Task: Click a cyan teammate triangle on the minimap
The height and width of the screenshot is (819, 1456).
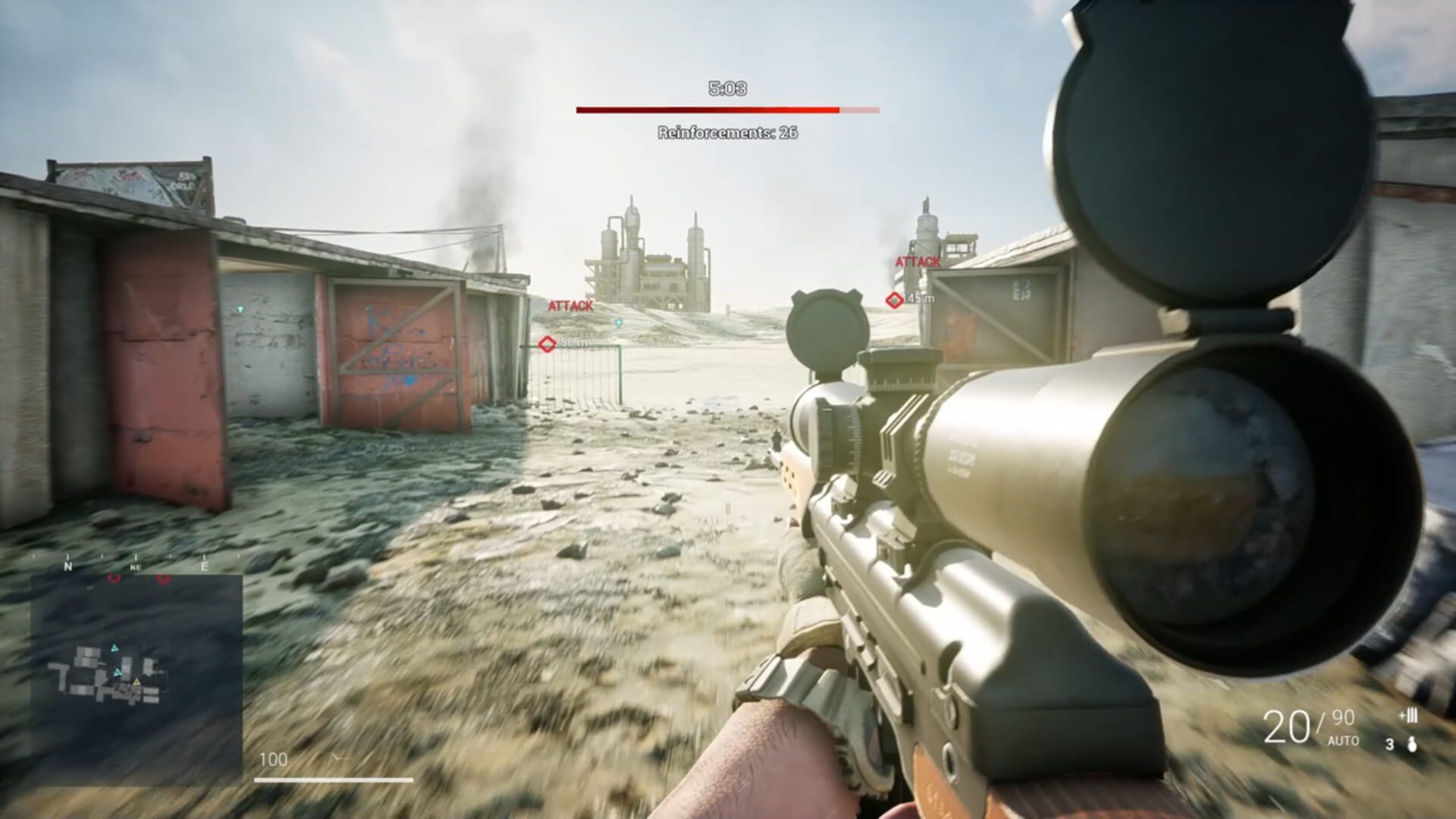Action: pyautogui.click(x=115, y=648)
